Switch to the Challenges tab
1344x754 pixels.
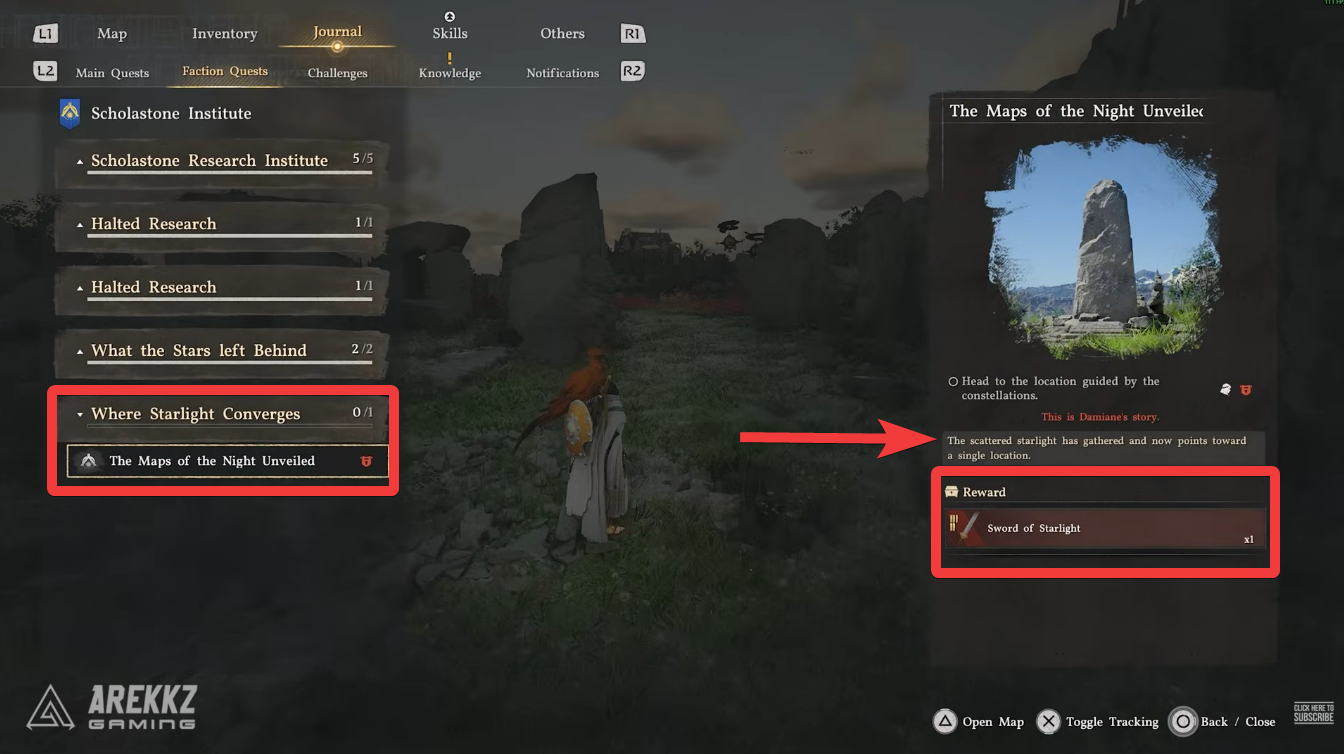(x=336, y=72)
